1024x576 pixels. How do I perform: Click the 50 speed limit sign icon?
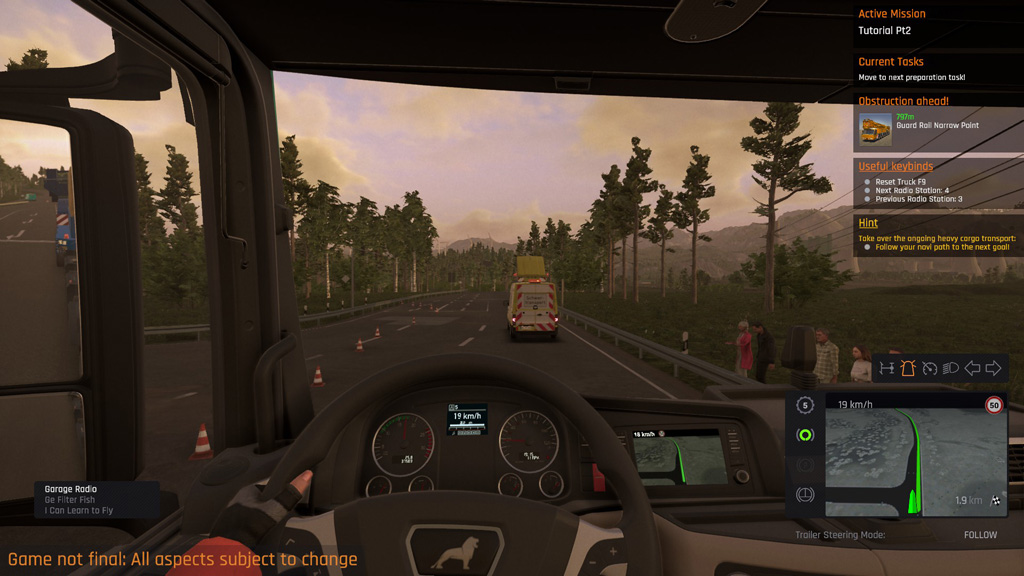click(993, 405)
